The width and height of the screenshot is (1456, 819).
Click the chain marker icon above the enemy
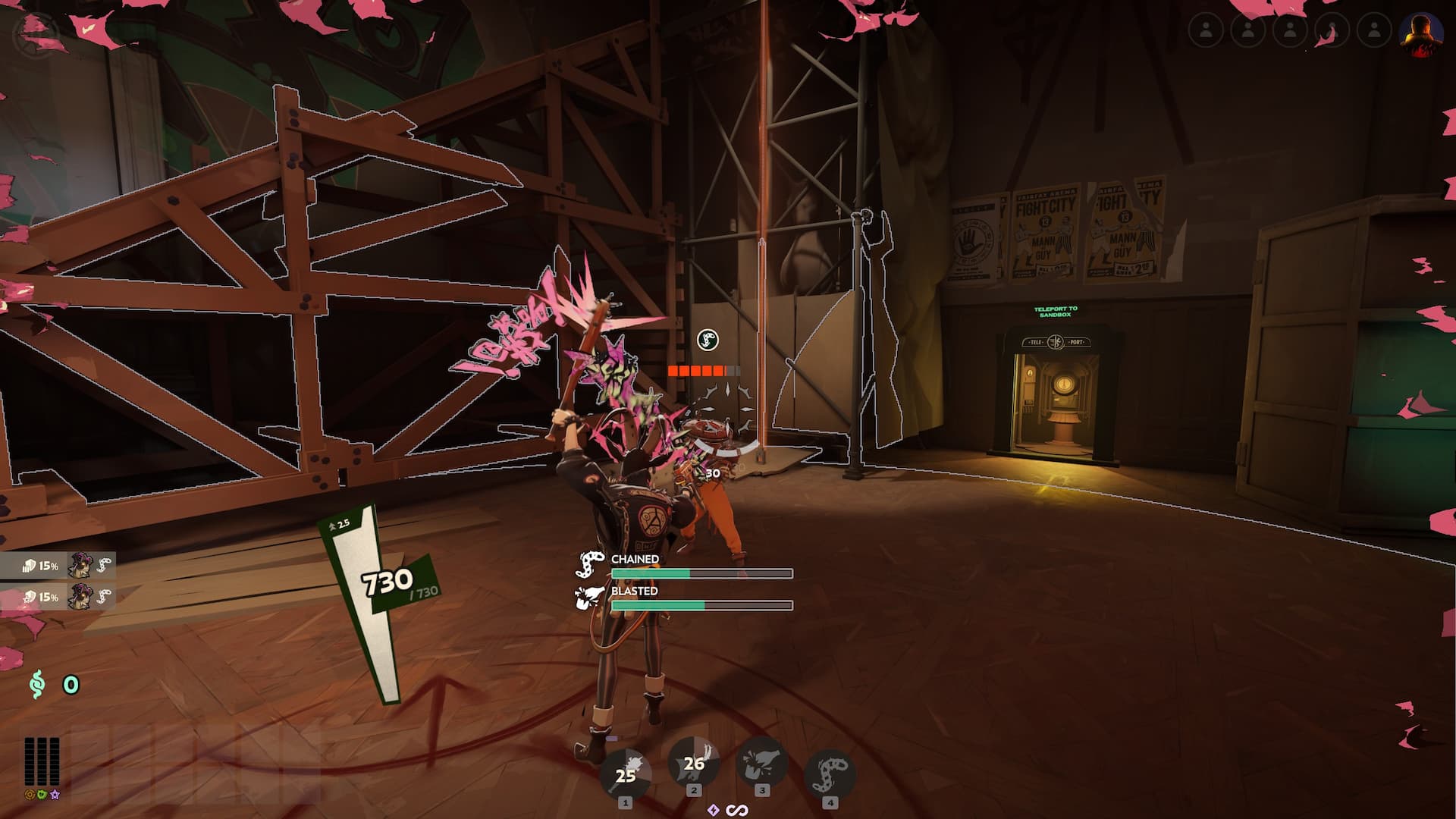tap(708, 340)
